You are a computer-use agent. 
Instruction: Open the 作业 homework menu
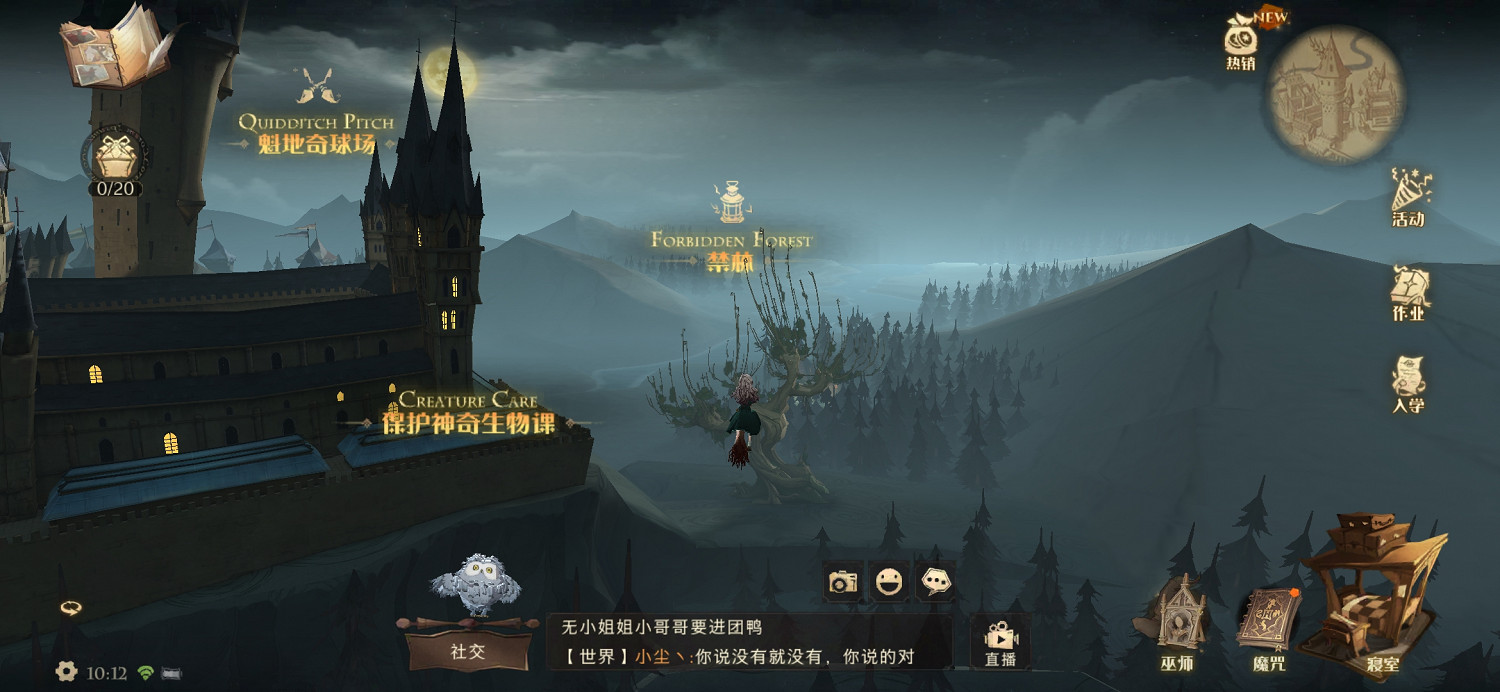coord(1409,293)
